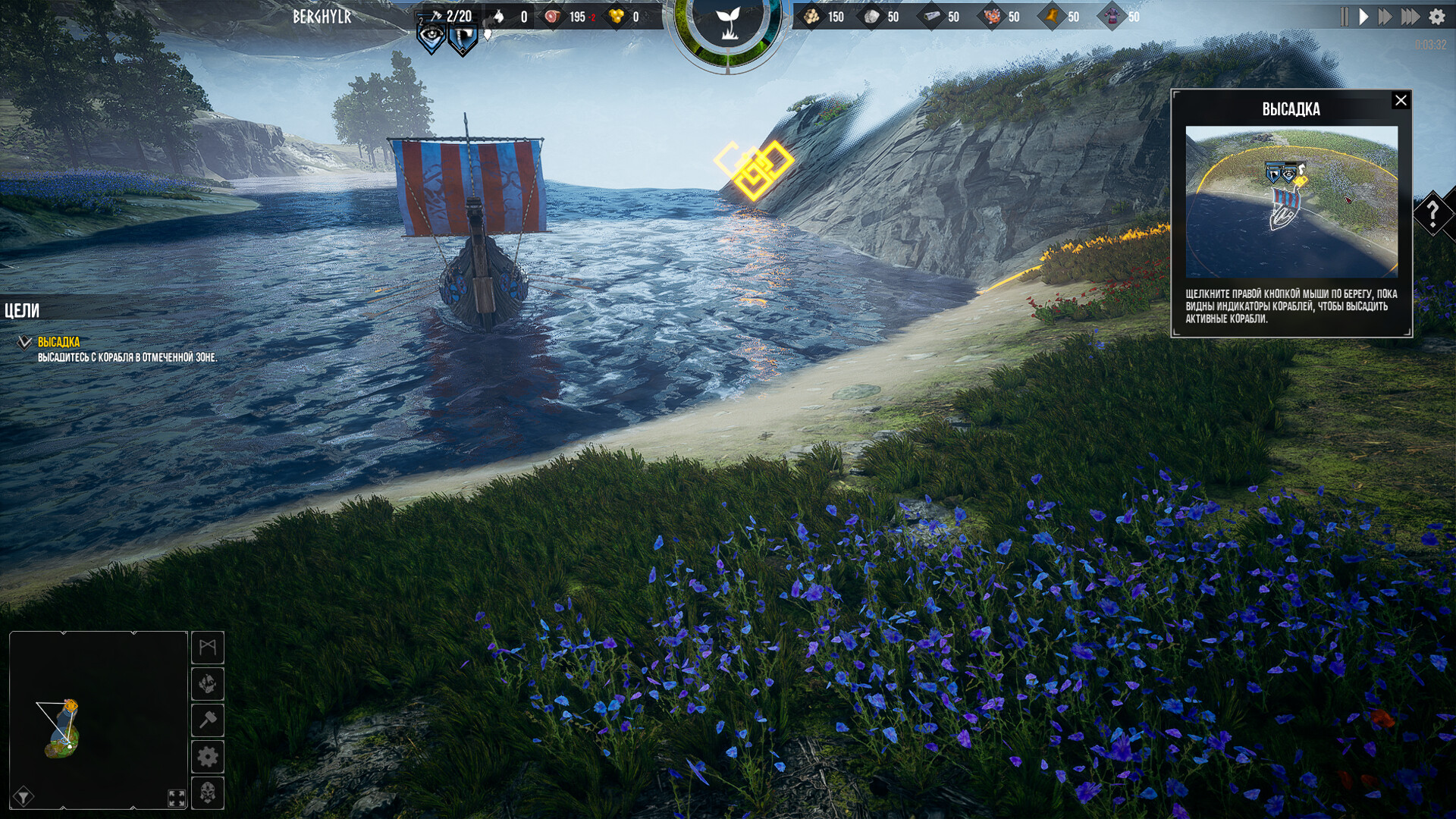Set game speed to normal play
This screenshot has height=819, width=1456.
(x=1364, y=17)
